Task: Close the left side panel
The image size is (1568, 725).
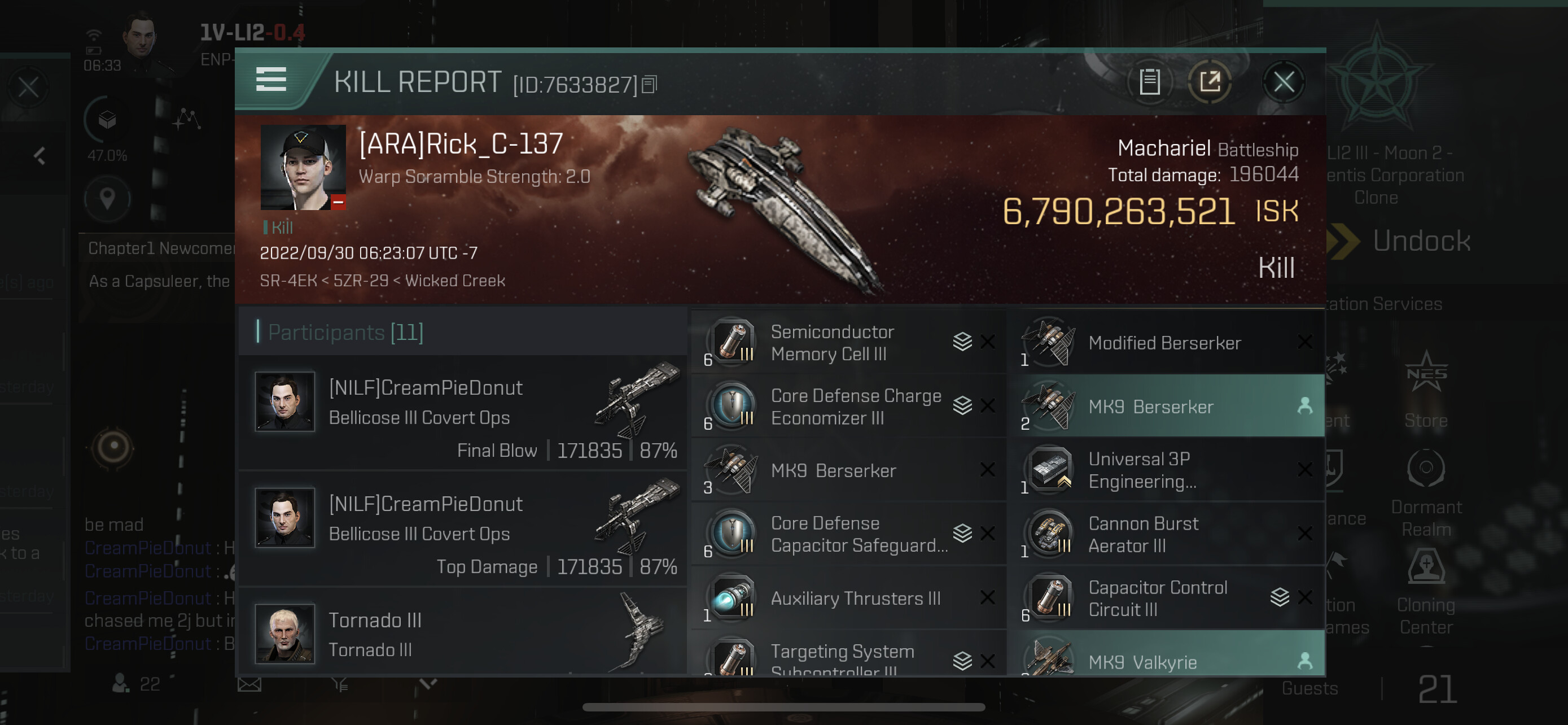Action: (28, 87)
